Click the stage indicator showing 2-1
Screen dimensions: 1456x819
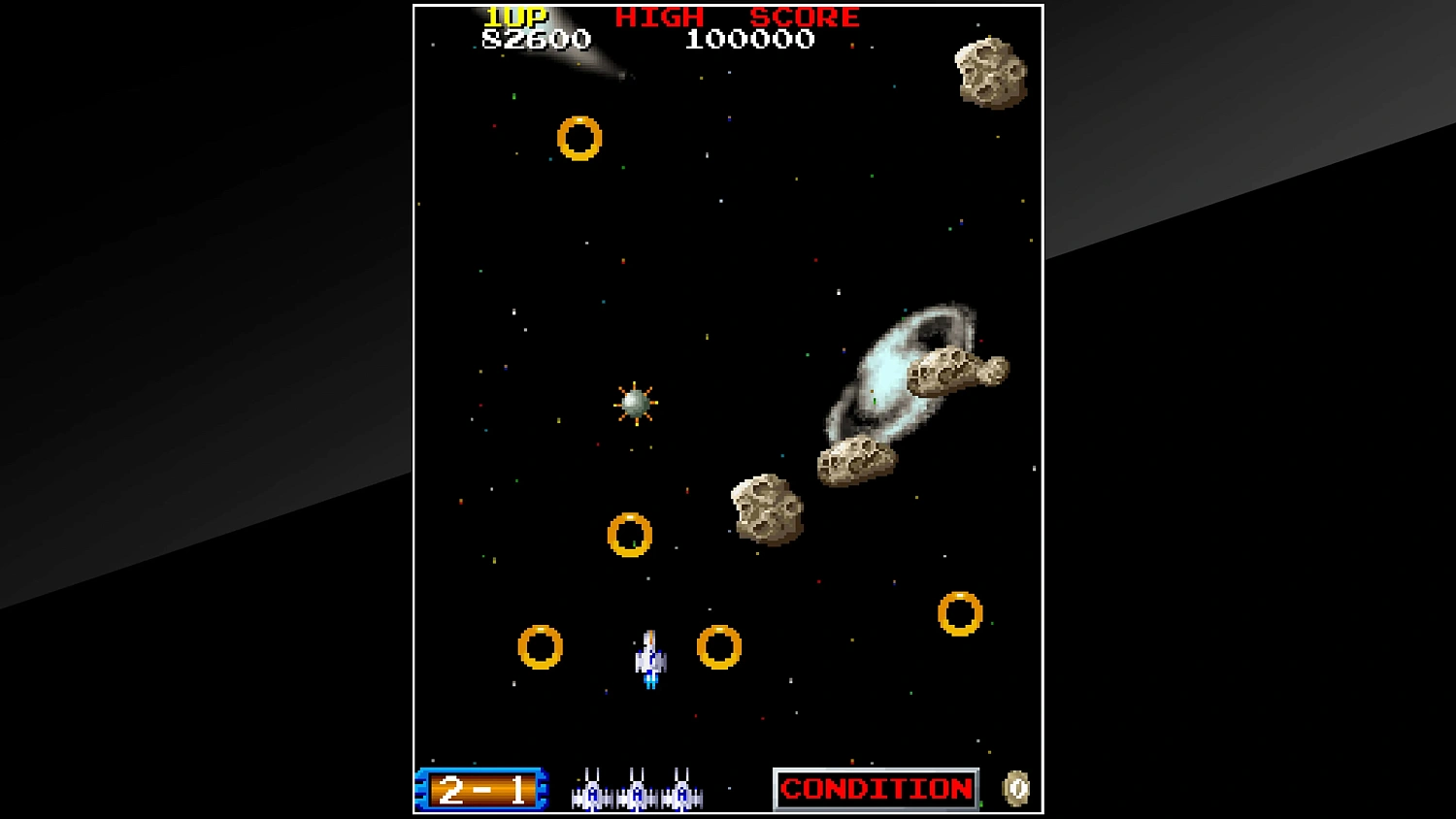pos(482,790)
